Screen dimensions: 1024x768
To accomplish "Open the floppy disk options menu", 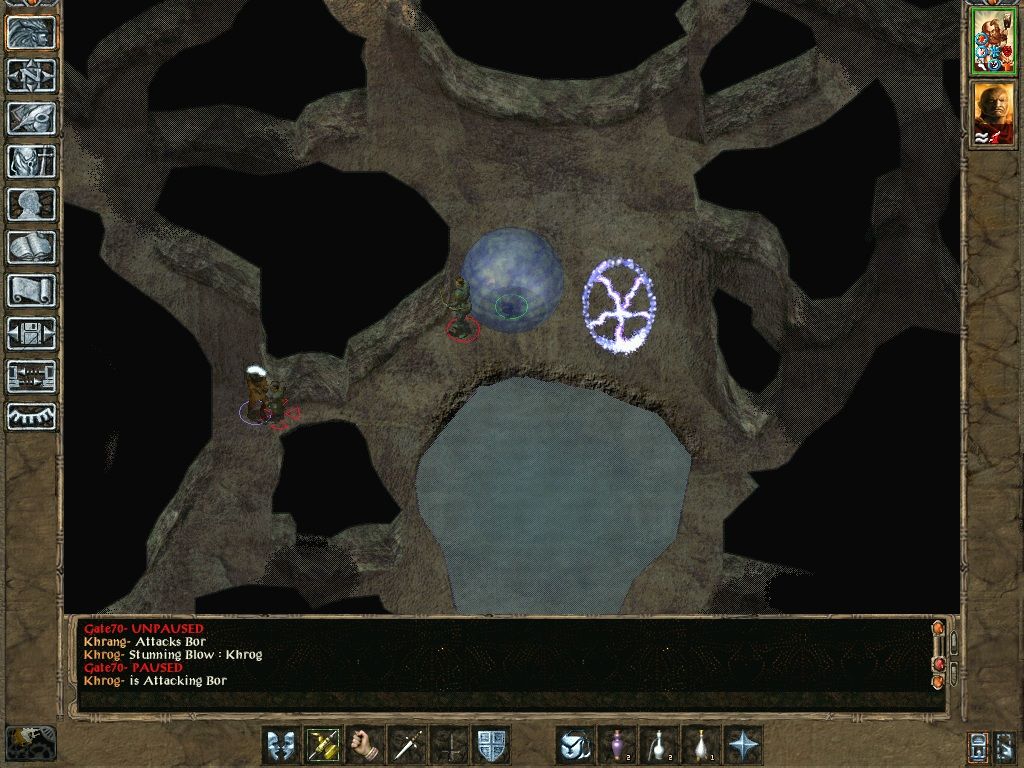I will (32, 333).
